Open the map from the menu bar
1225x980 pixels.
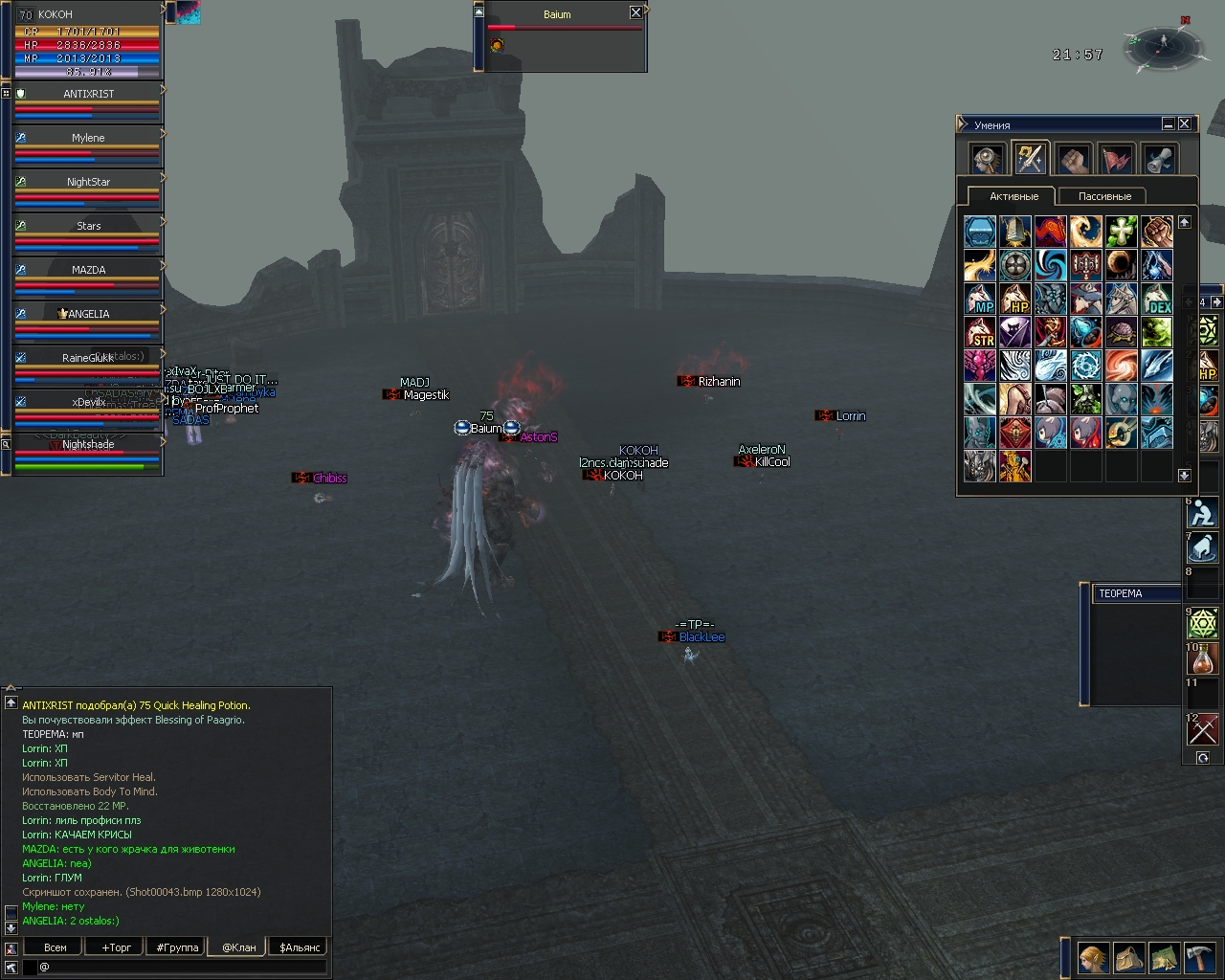pos(1164,958)
